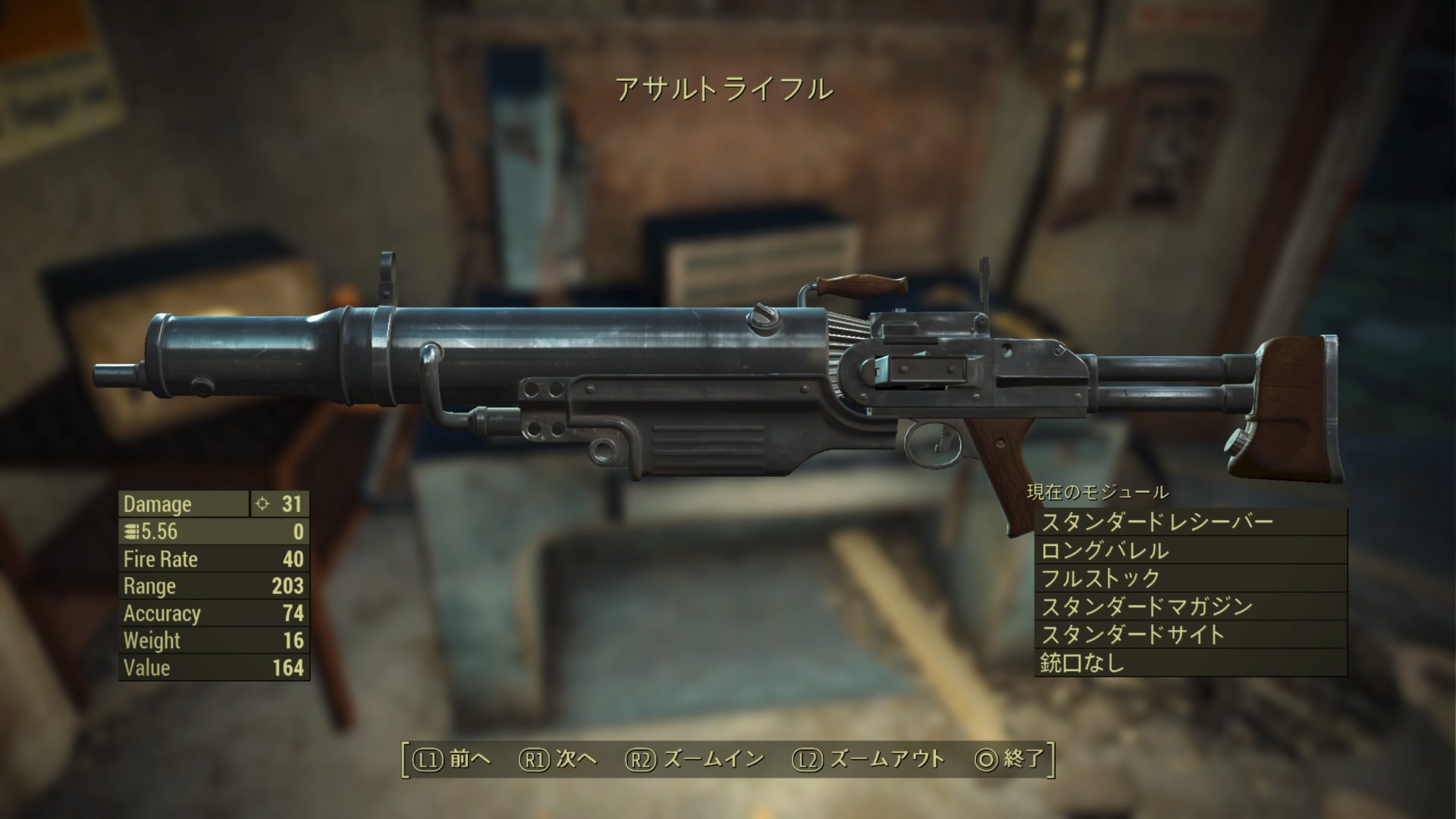
Task: Select the 銃口なし module entry
Action: pyautogui.click(x=1189, y=663)
